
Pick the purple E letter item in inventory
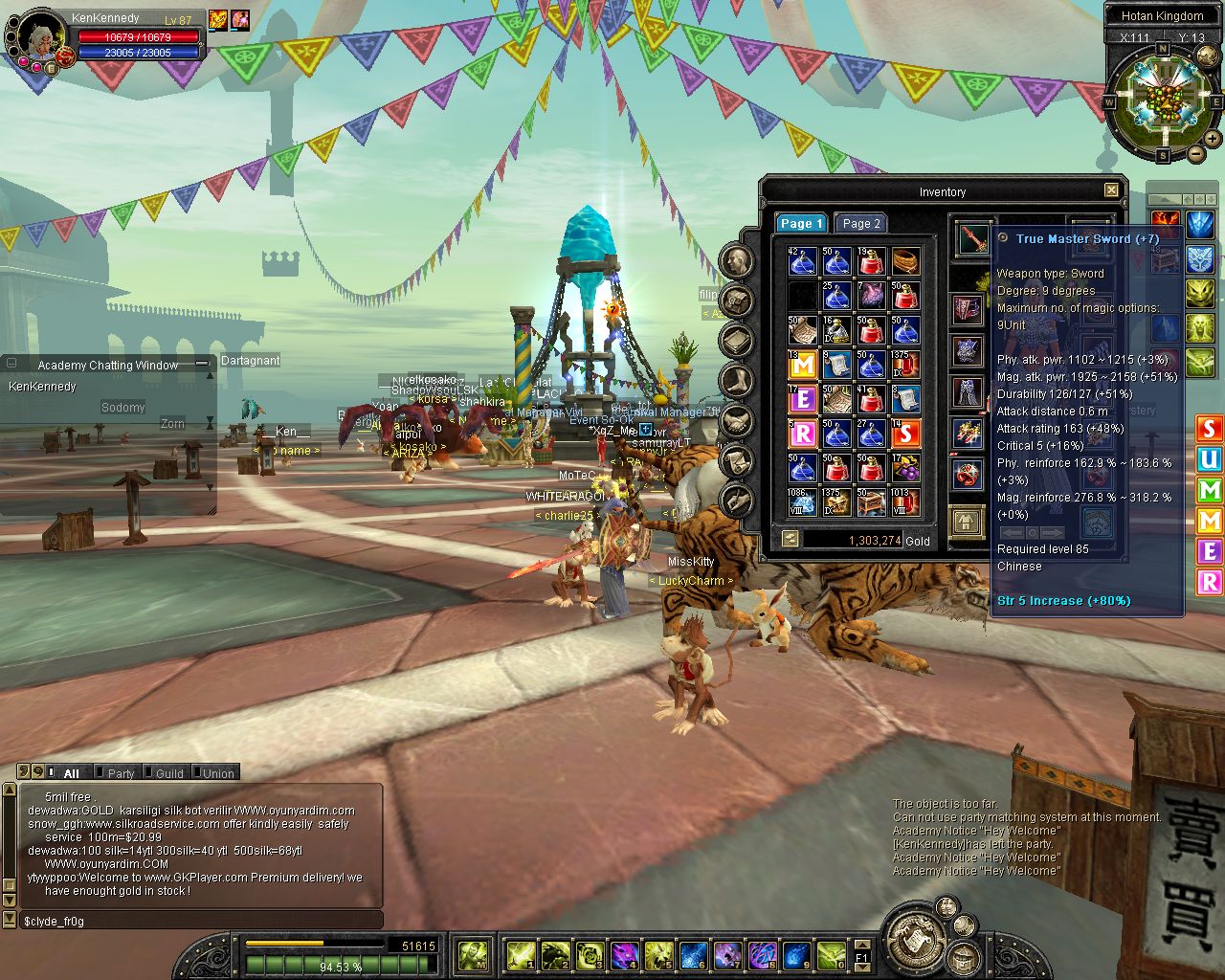point(802,399)
